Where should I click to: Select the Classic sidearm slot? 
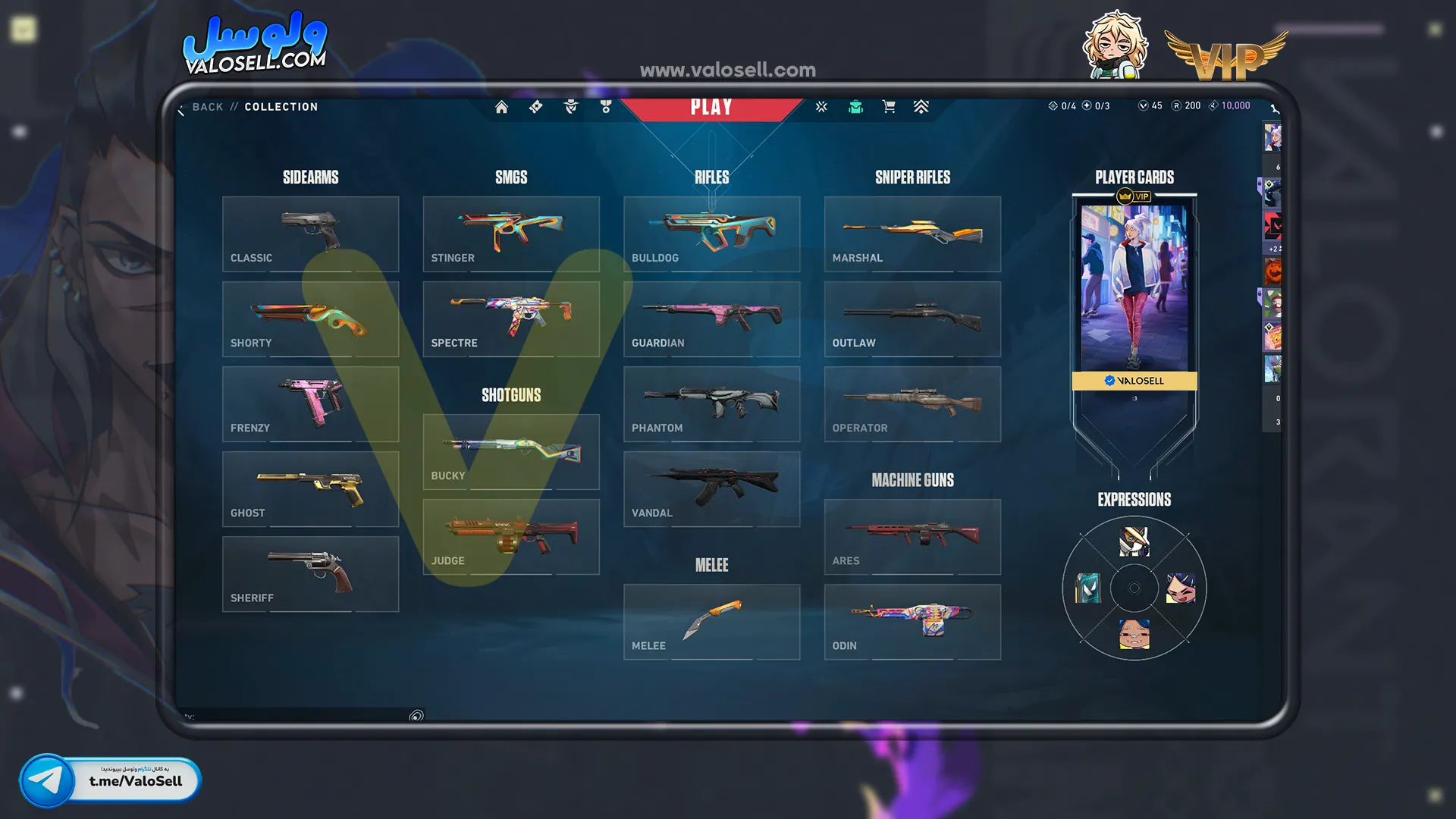pyautogui.click(x=310, y=234)
